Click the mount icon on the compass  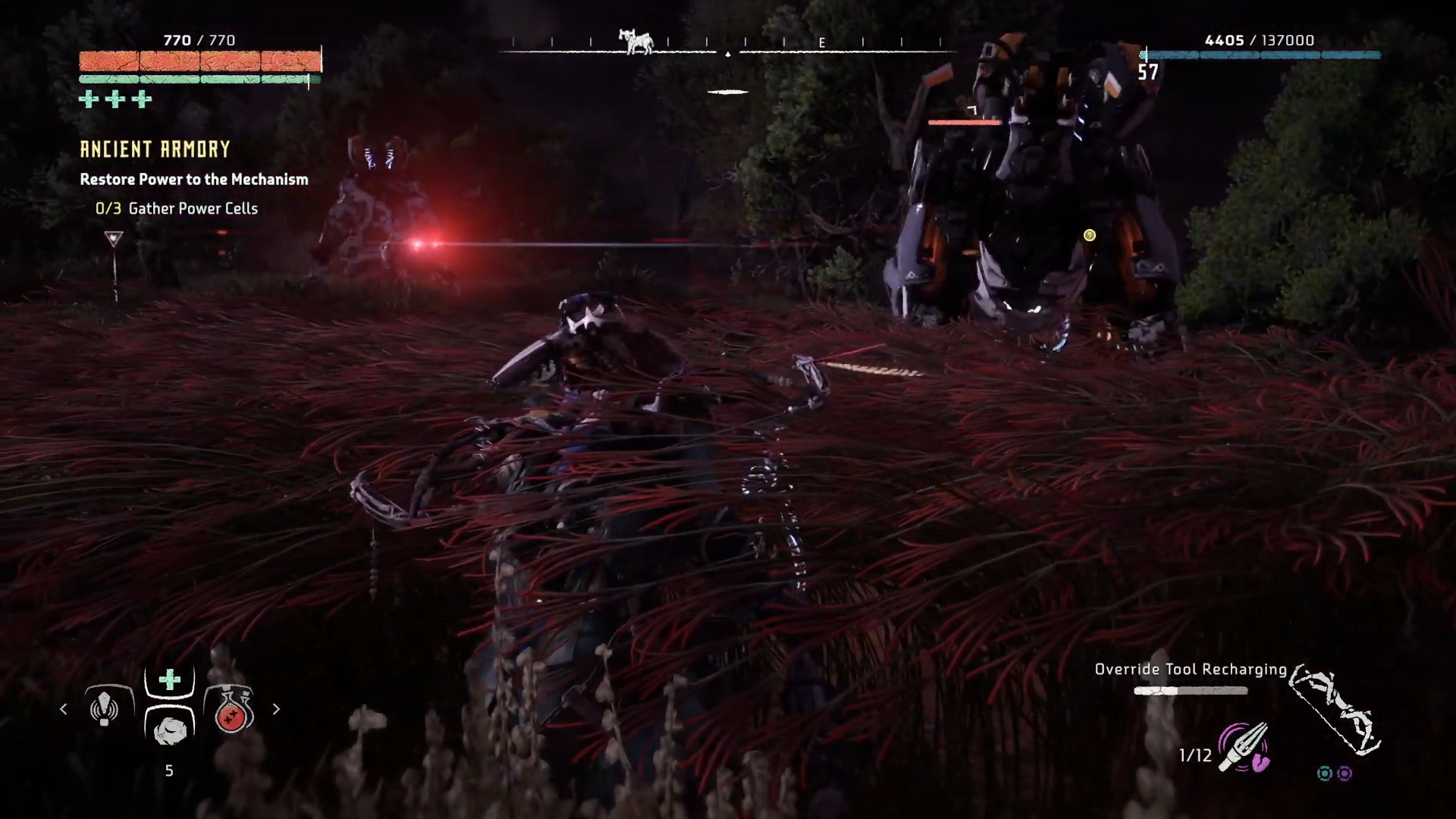pos(636,41)
